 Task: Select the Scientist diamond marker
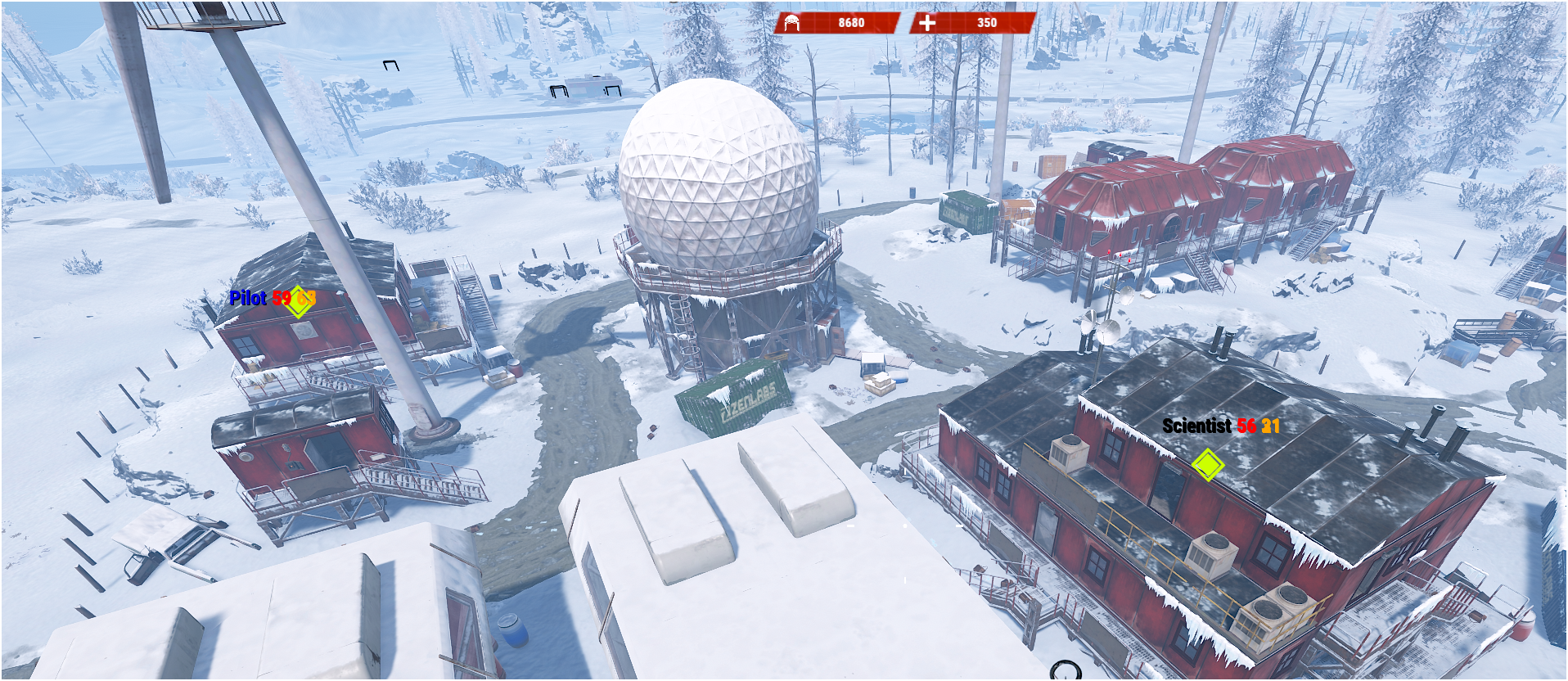(x=1207, y=465)
